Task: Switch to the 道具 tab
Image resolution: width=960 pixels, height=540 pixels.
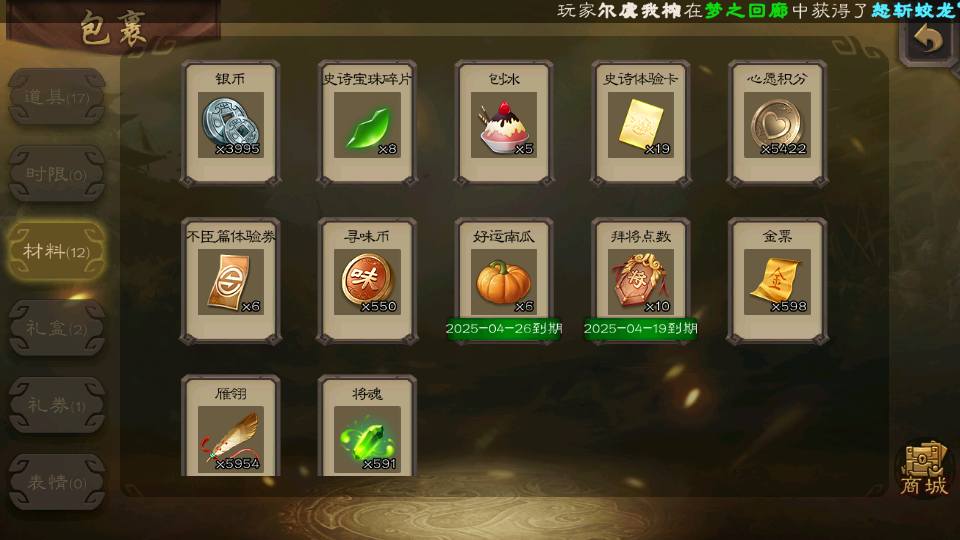Action: [56, 98]
